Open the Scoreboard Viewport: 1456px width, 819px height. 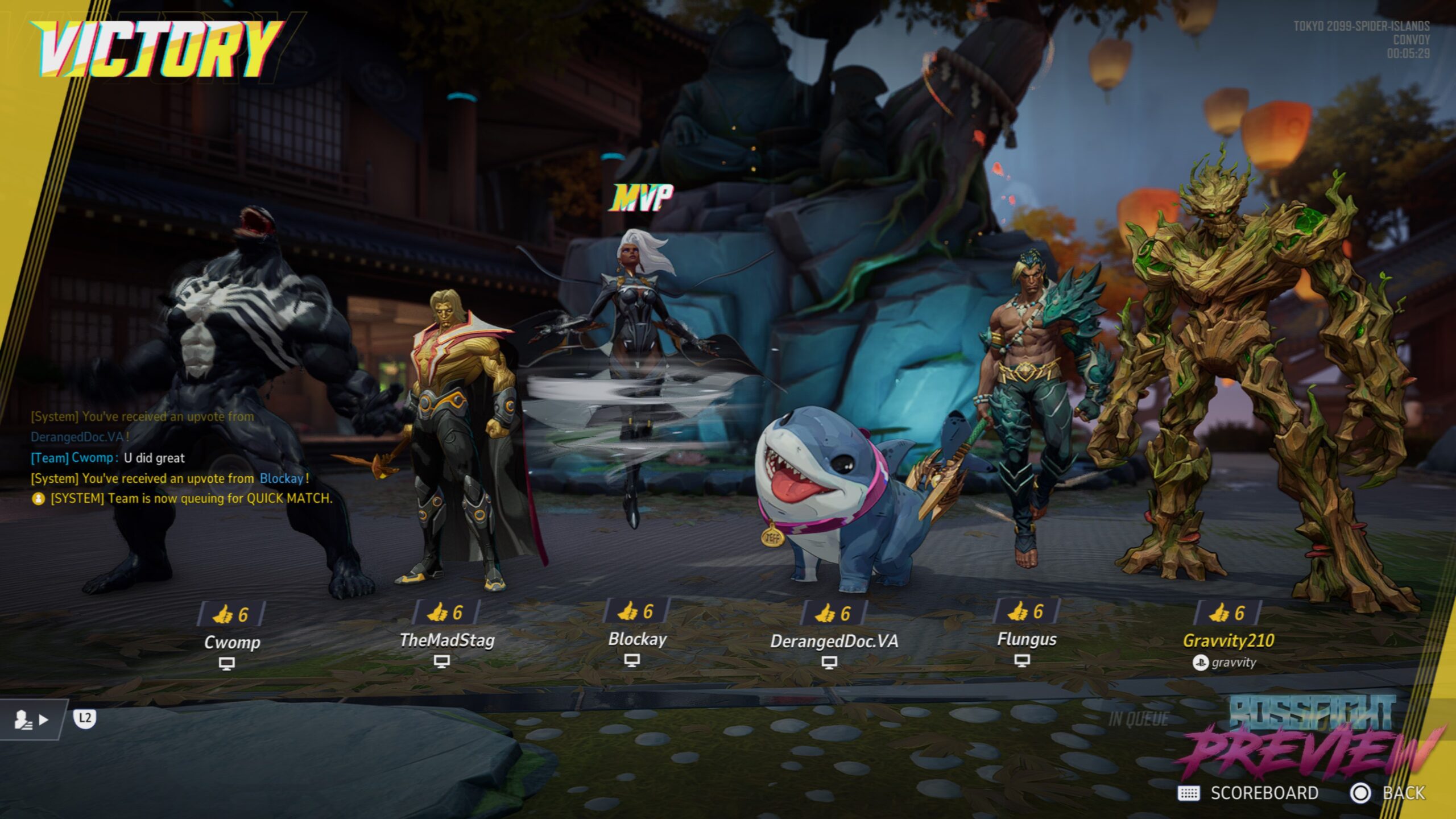1248,793
